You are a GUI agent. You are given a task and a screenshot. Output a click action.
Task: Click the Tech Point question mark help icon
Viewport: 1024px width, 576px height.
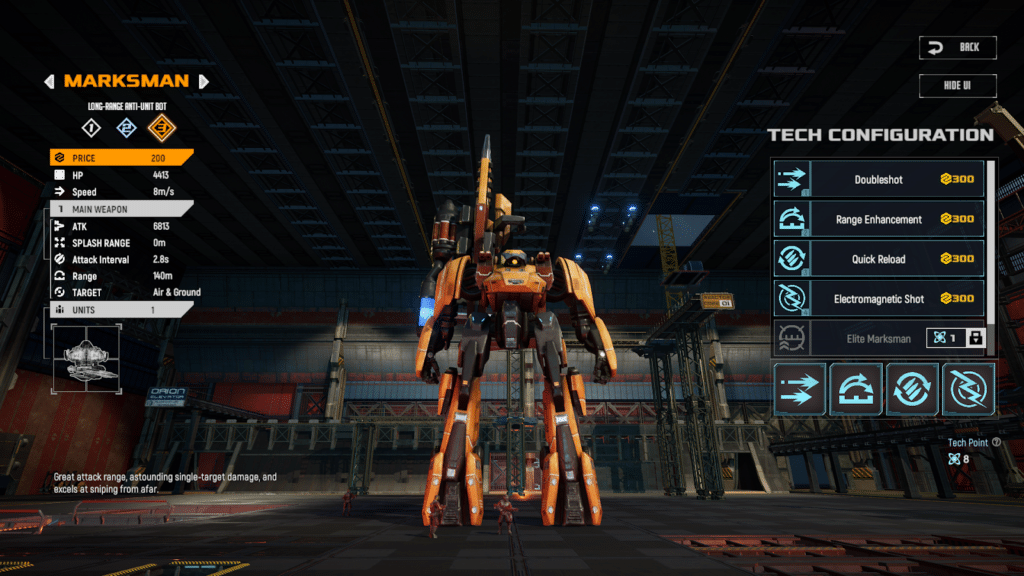[x=996, y=441]
